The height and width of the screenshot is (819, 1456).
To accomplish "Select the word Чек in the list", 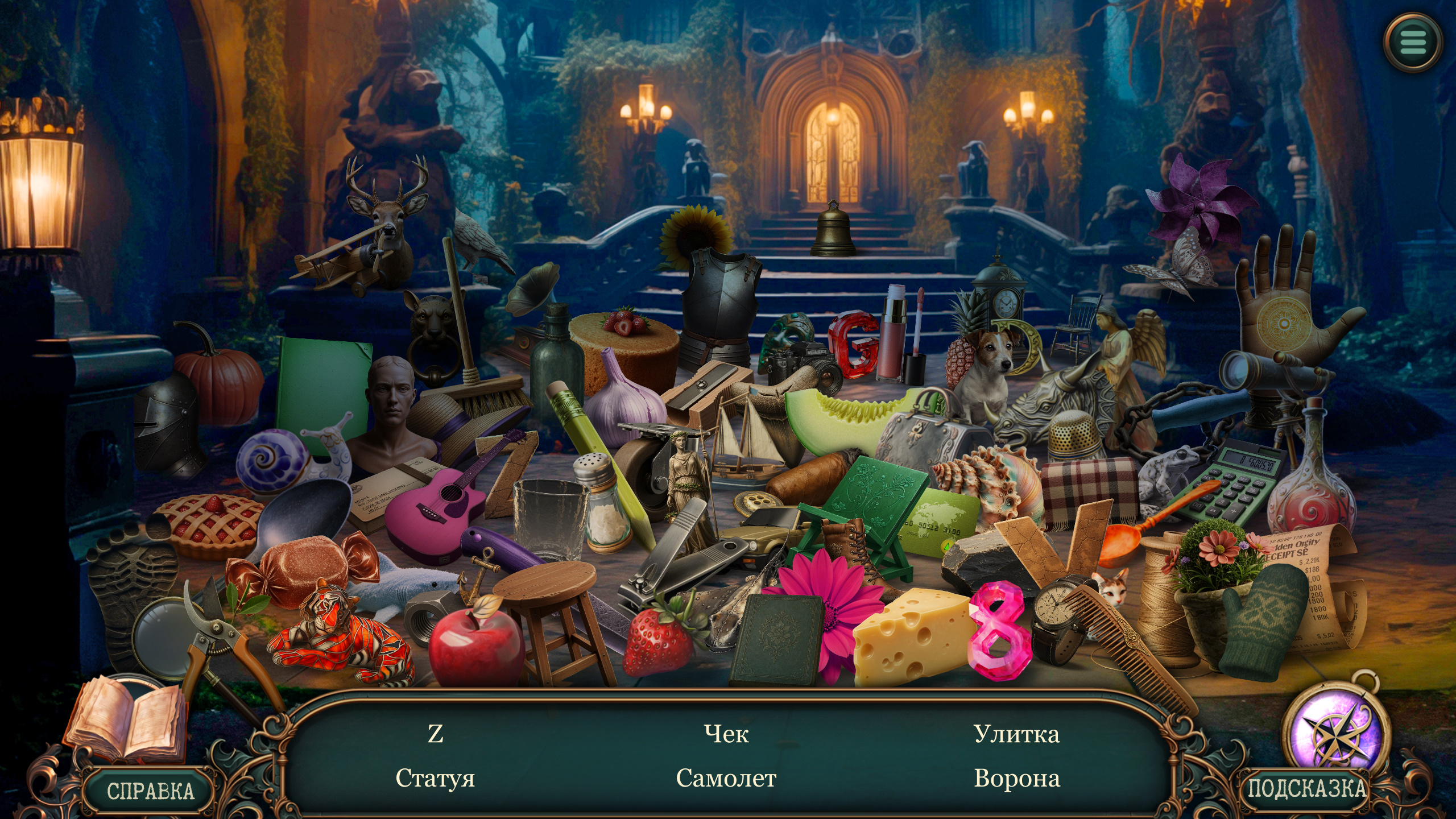I will pyautogui.click(x=726, y=734).
